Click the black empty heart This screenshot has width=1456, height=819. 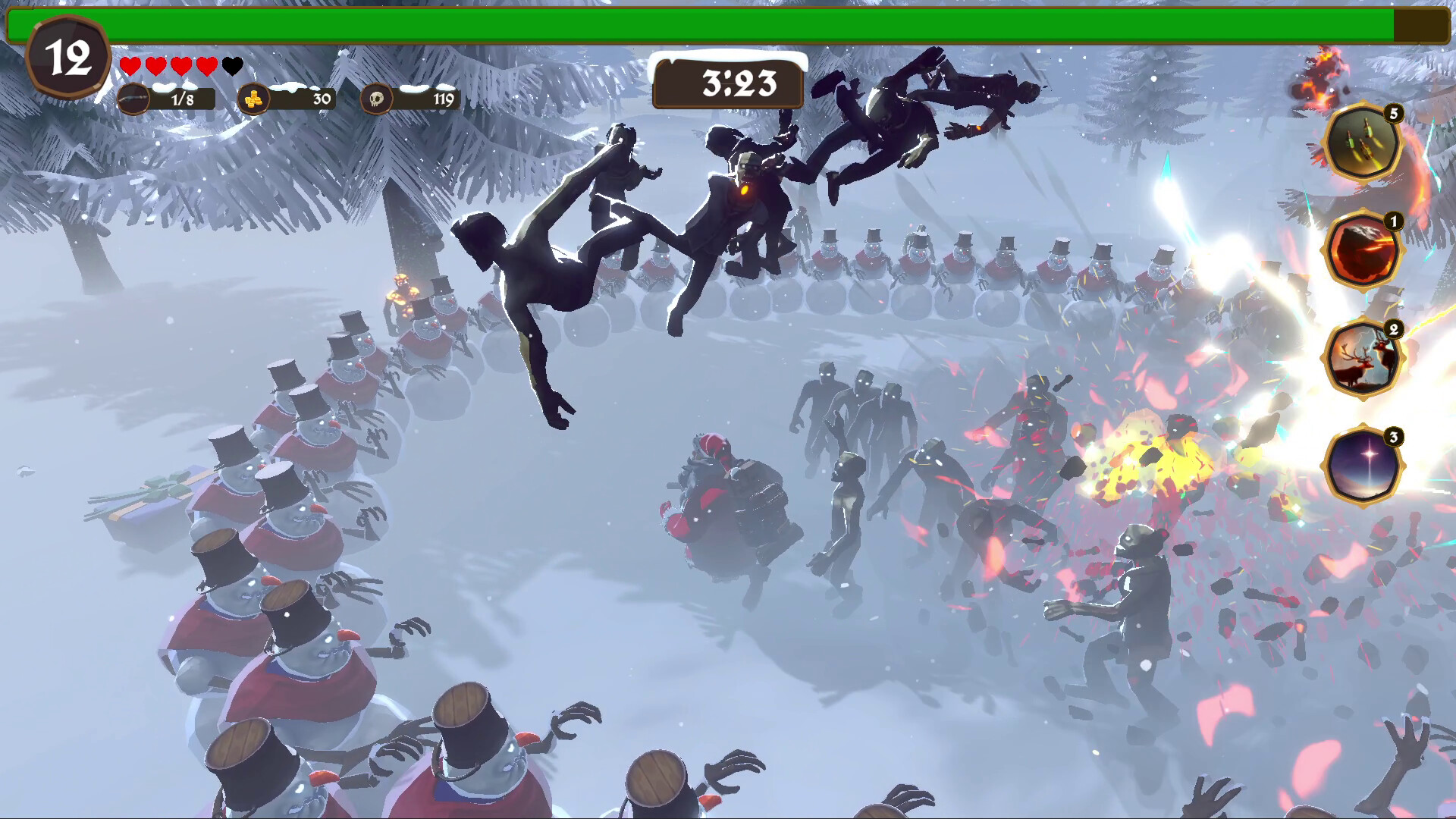[x=232, y=65]
